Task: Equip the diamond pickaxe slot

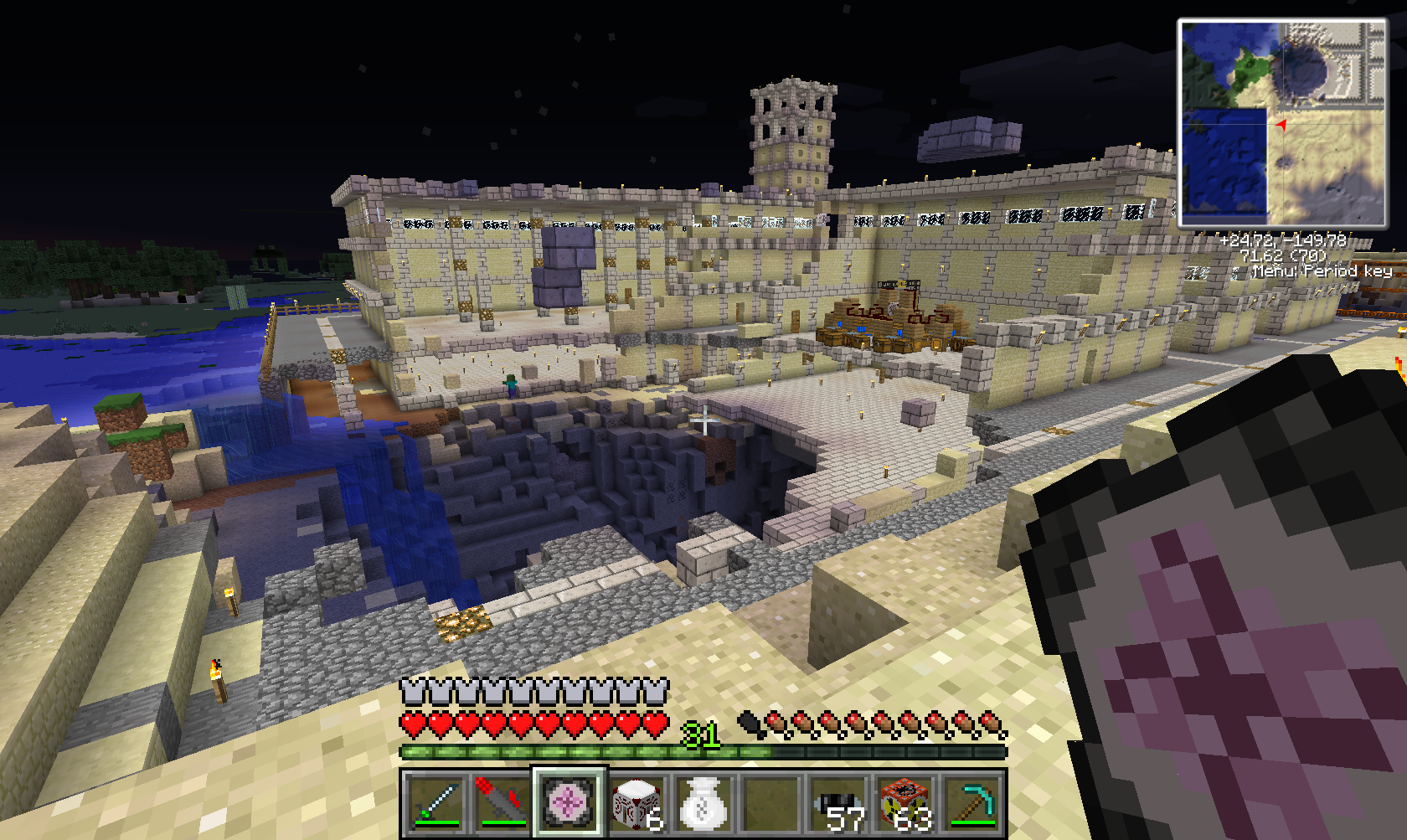Action: [x=972, y=803]
